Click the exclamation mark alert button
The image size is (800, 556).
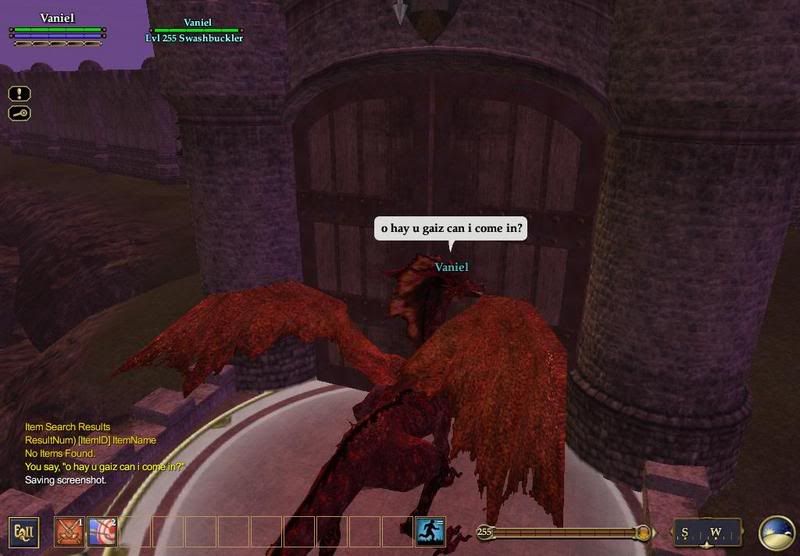20,93
